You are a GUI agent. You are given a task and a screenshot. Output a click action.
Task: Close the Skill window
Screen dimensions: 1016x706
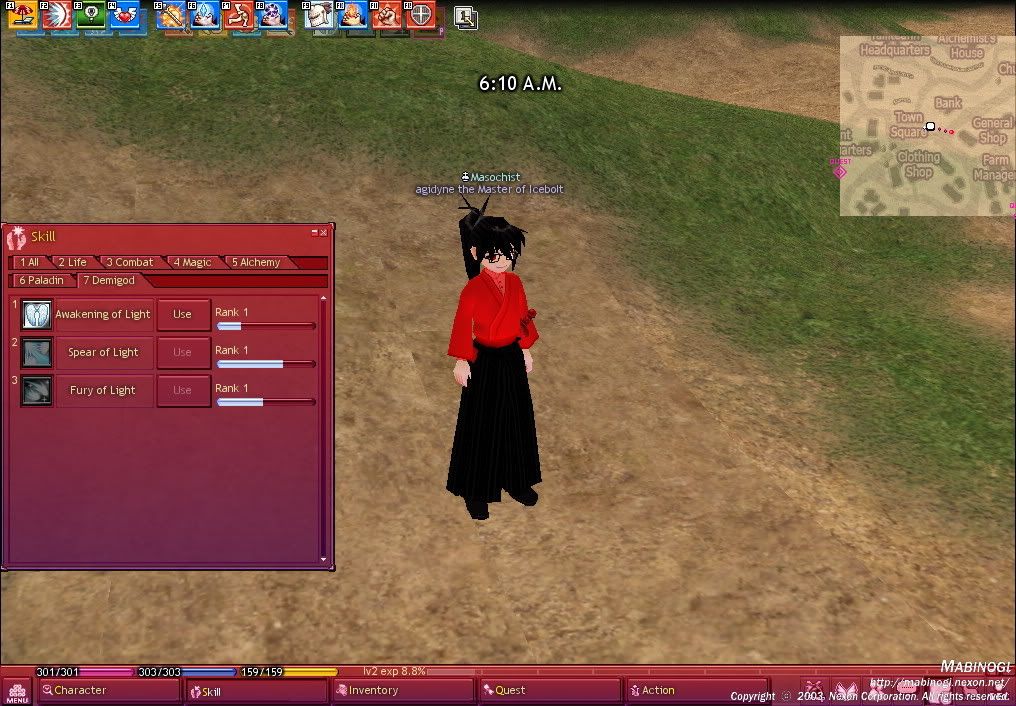(x=323, y=232)
